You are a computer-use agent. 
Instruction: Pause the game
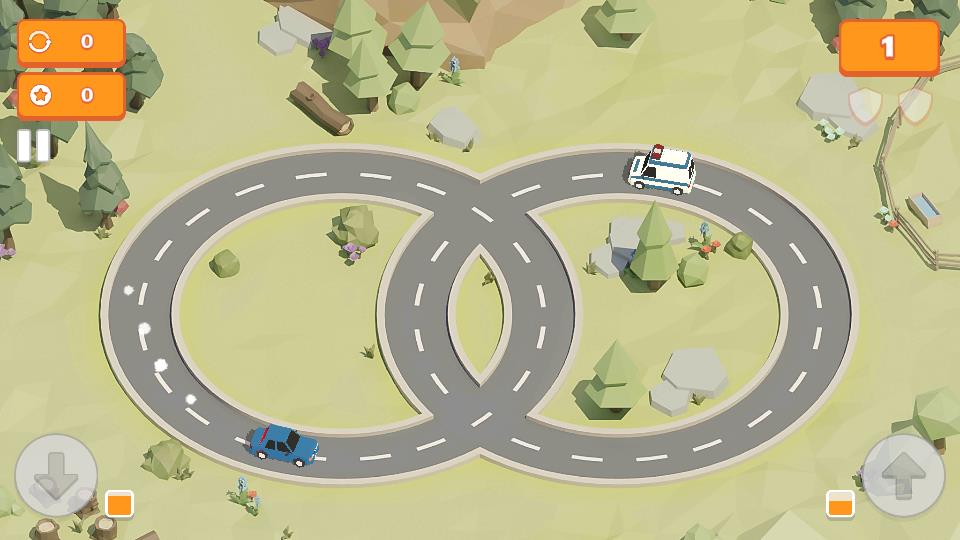[33, 146]
